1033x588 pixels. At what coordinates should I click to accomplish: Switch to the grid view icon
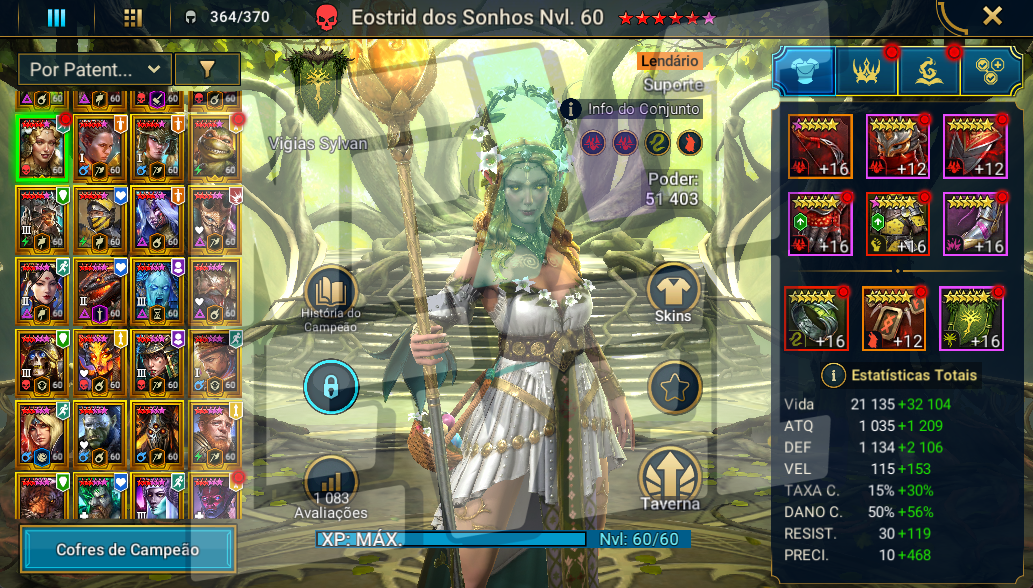(x=132, y=17)
